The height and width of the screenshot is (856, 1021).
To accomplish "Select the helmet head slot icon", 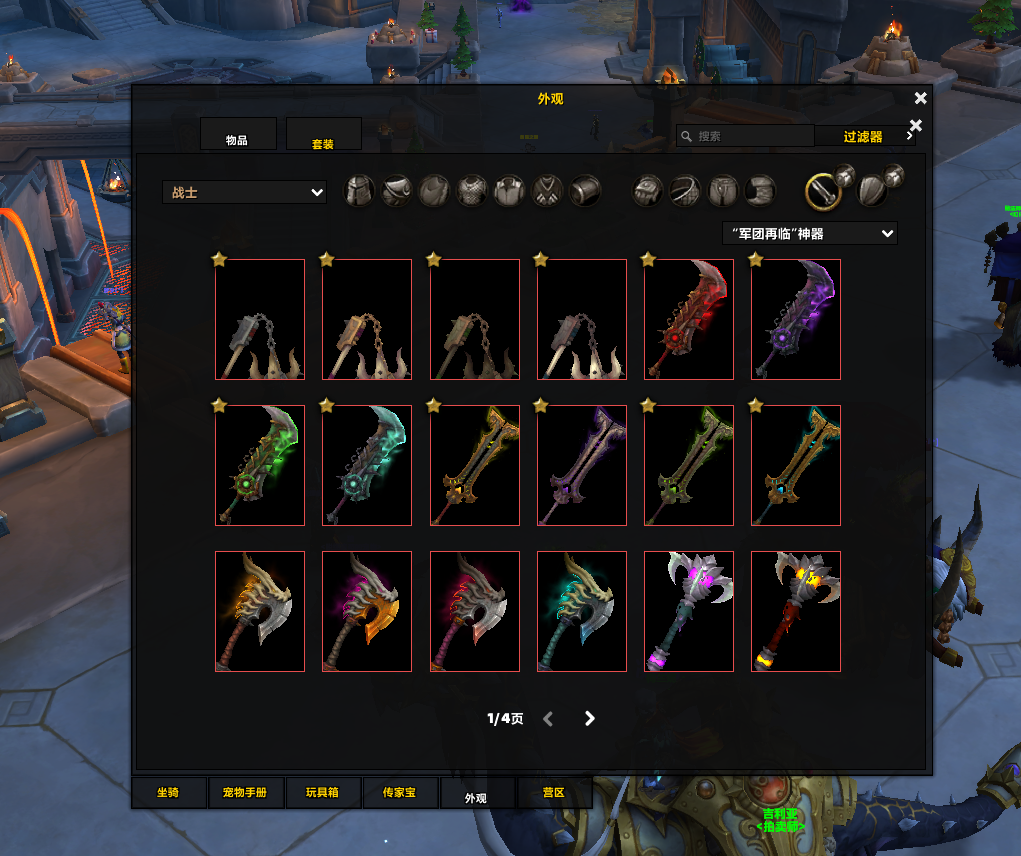I will coord(359,190).
